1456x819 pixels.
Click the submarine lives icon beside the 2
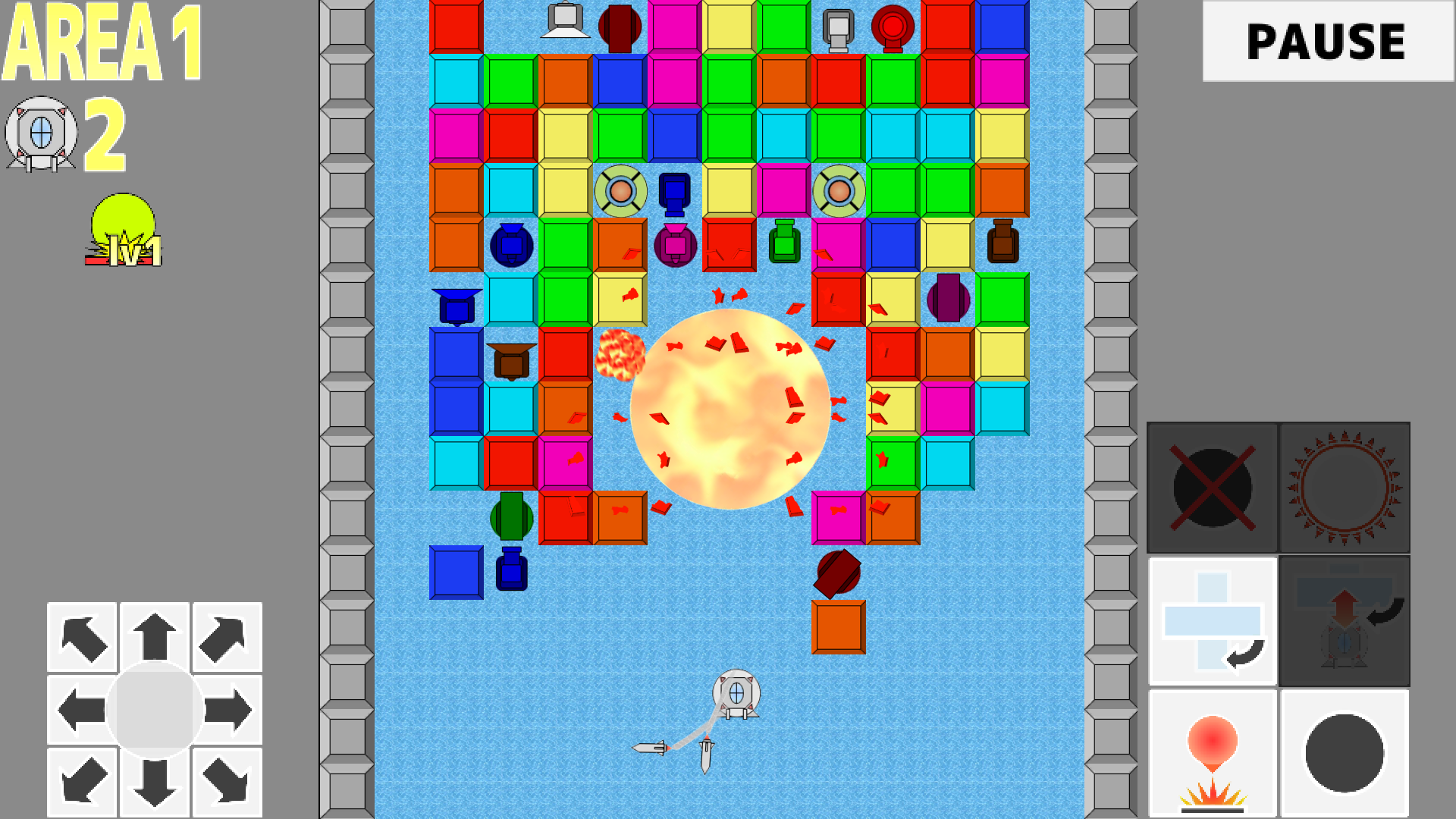click(42, 133)
